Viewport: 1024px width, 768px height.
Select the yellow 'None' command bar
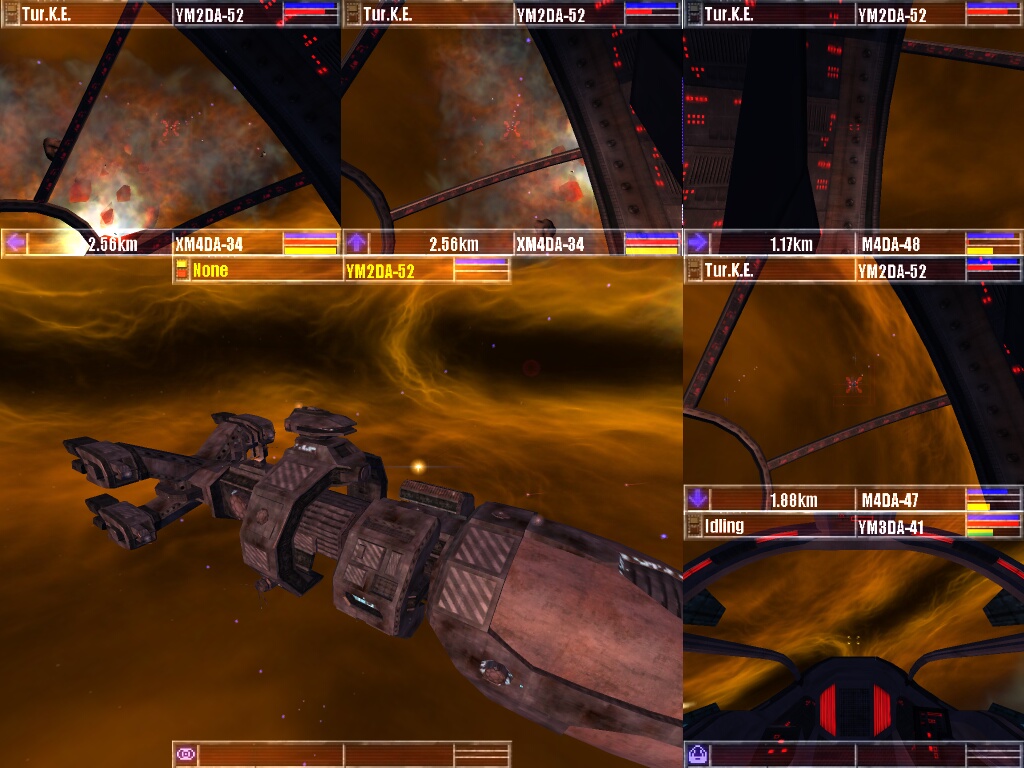tap(260, 270)
